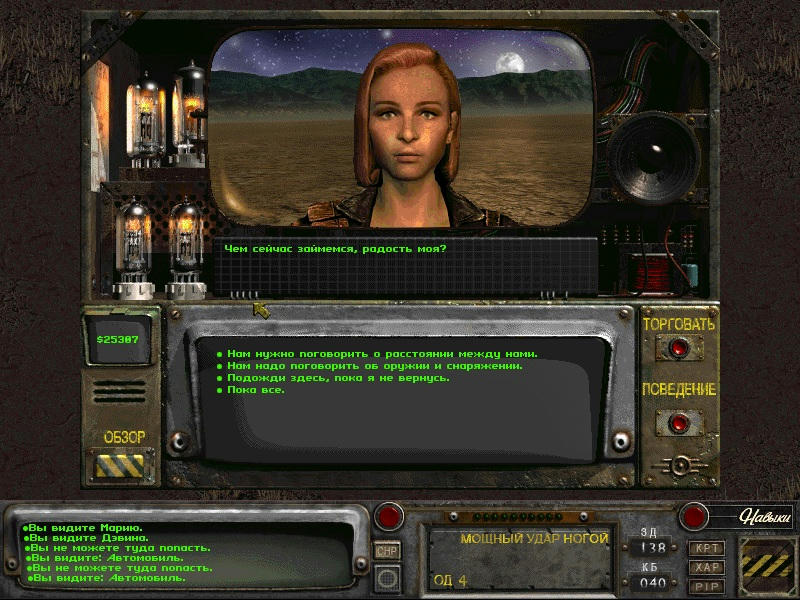Open the Навыки skills list
800x600 pixels.
tap(765, 517)
